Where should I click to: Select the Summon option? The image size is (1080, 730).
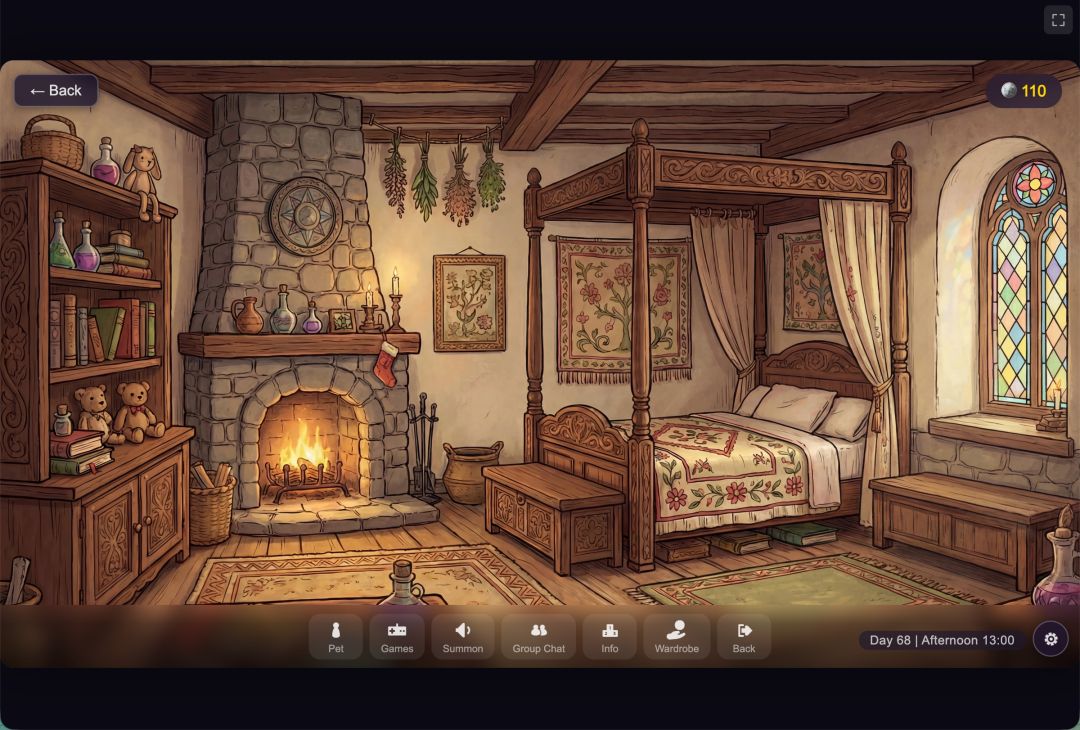point(463,637)
